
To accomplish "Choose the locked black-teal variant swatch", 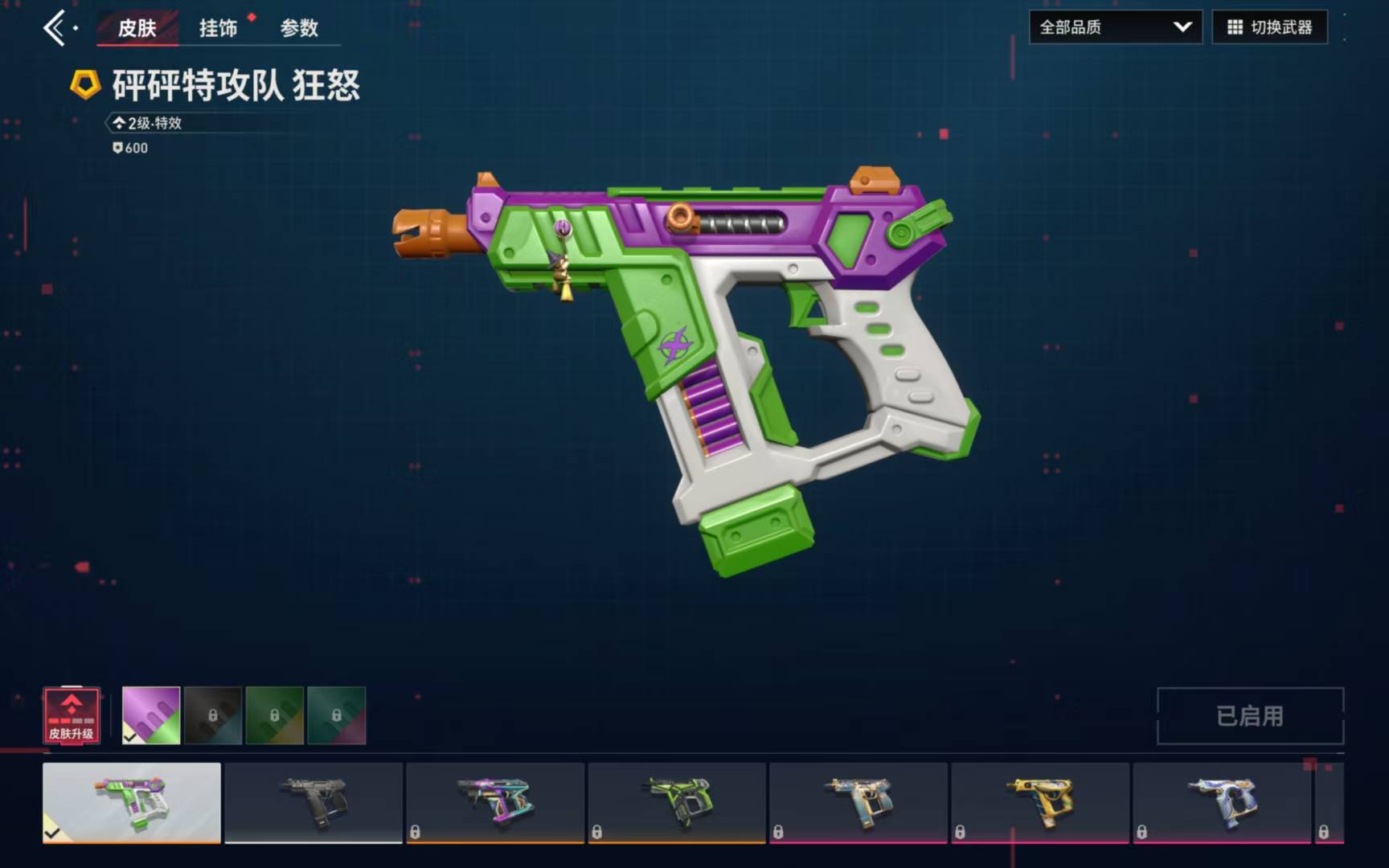I will point(213,715).
